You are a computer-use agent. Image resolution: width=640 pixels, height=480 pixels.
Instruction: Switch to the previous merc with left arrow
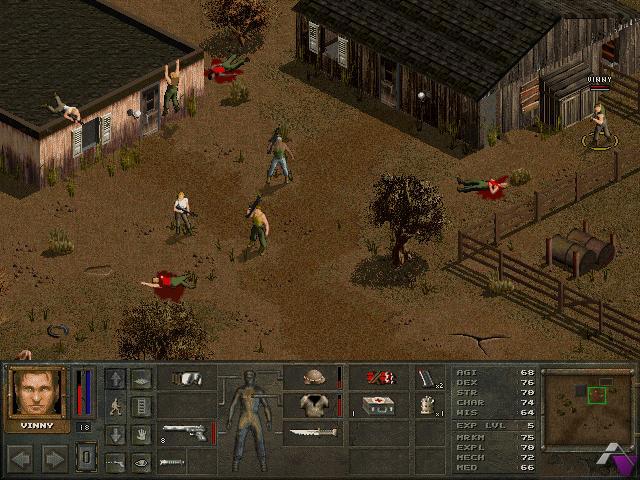(22, 458)
